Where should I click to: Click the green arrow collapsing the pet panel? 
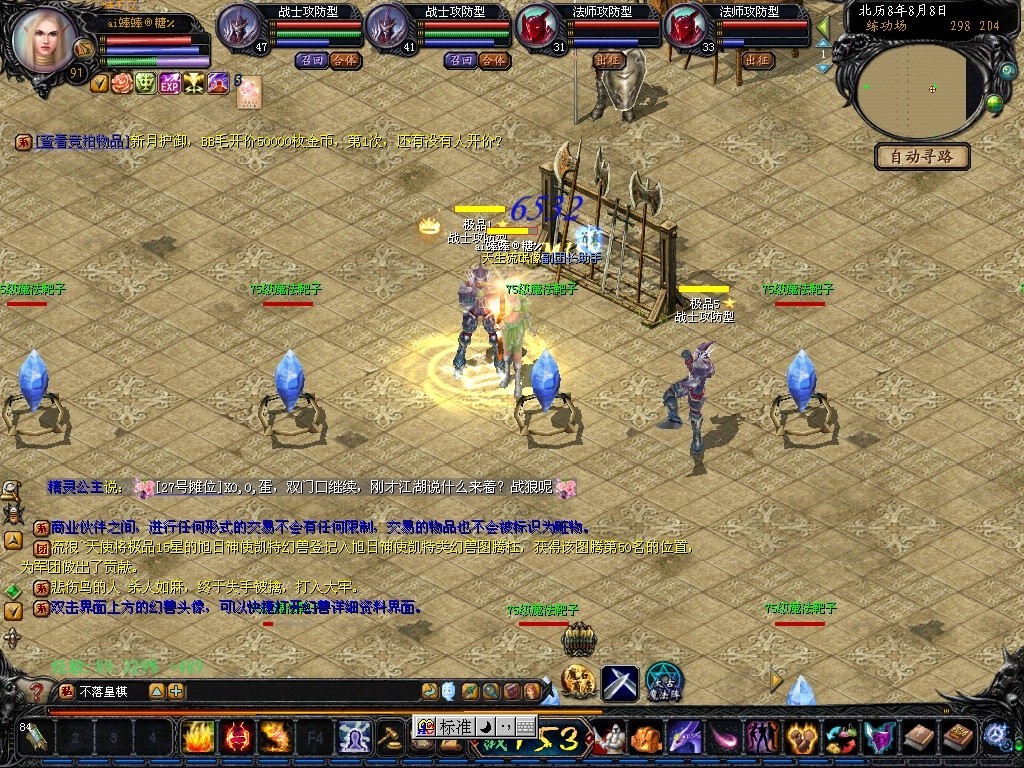[x=823, y=26]
